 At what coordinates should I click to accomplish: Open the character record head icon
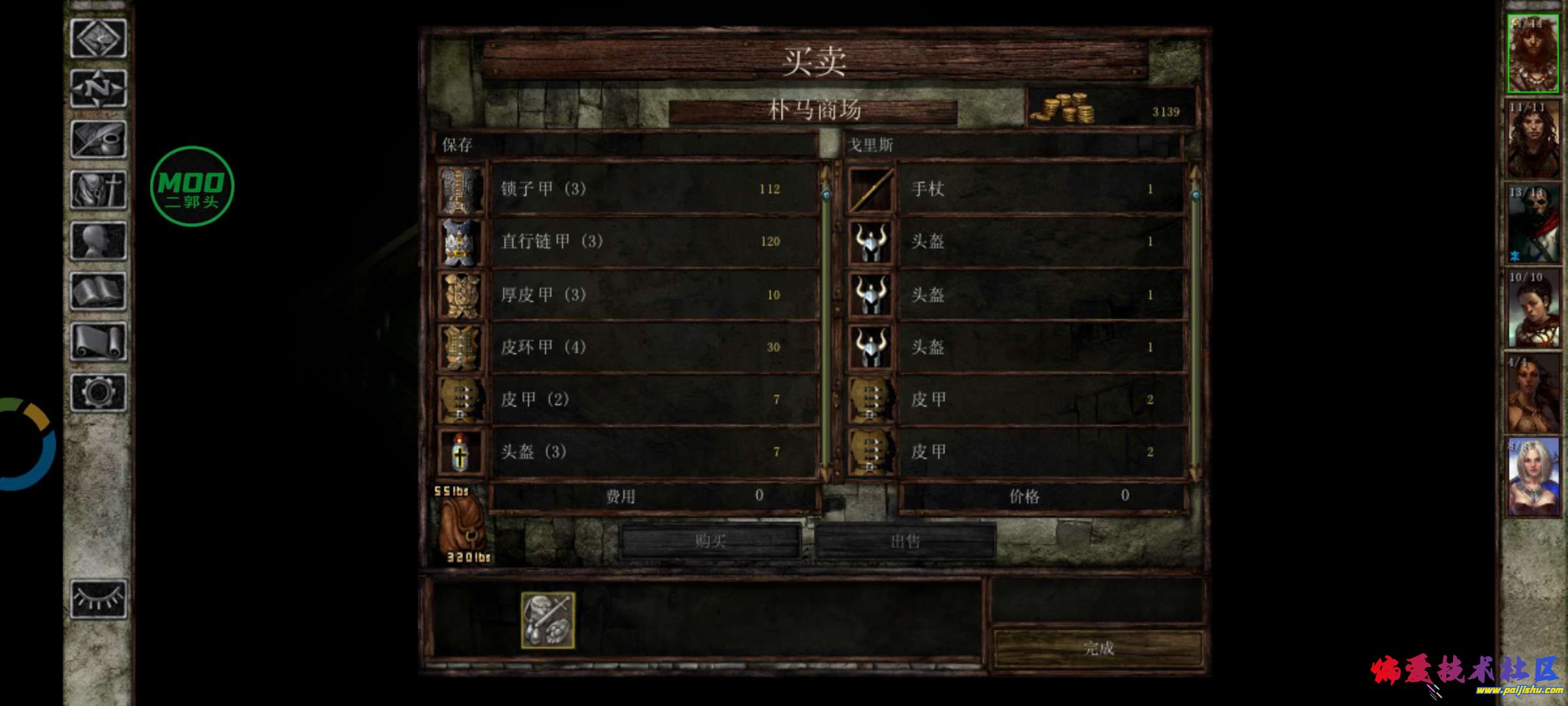[98, 240]
